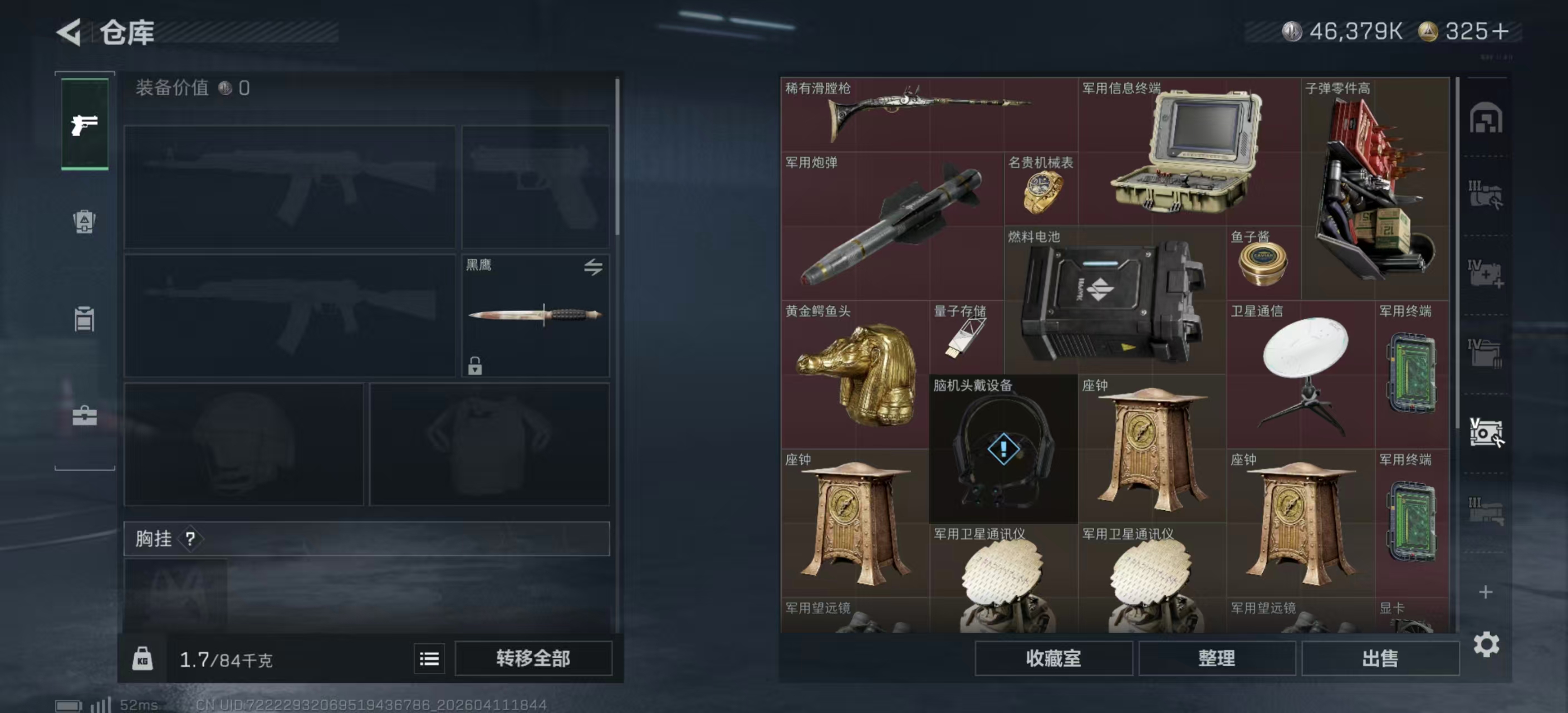Select the 军用炮弹 military shell item
This screenshot has width=1568, height=713.
click(891, 225)
